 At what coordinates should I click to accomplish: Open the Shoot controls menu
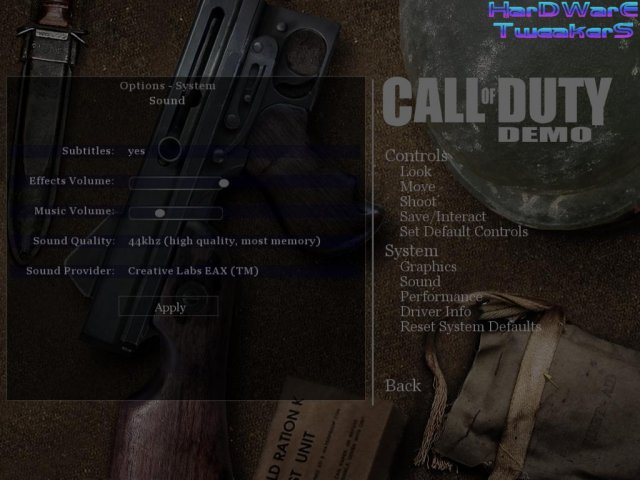(418, 202)
